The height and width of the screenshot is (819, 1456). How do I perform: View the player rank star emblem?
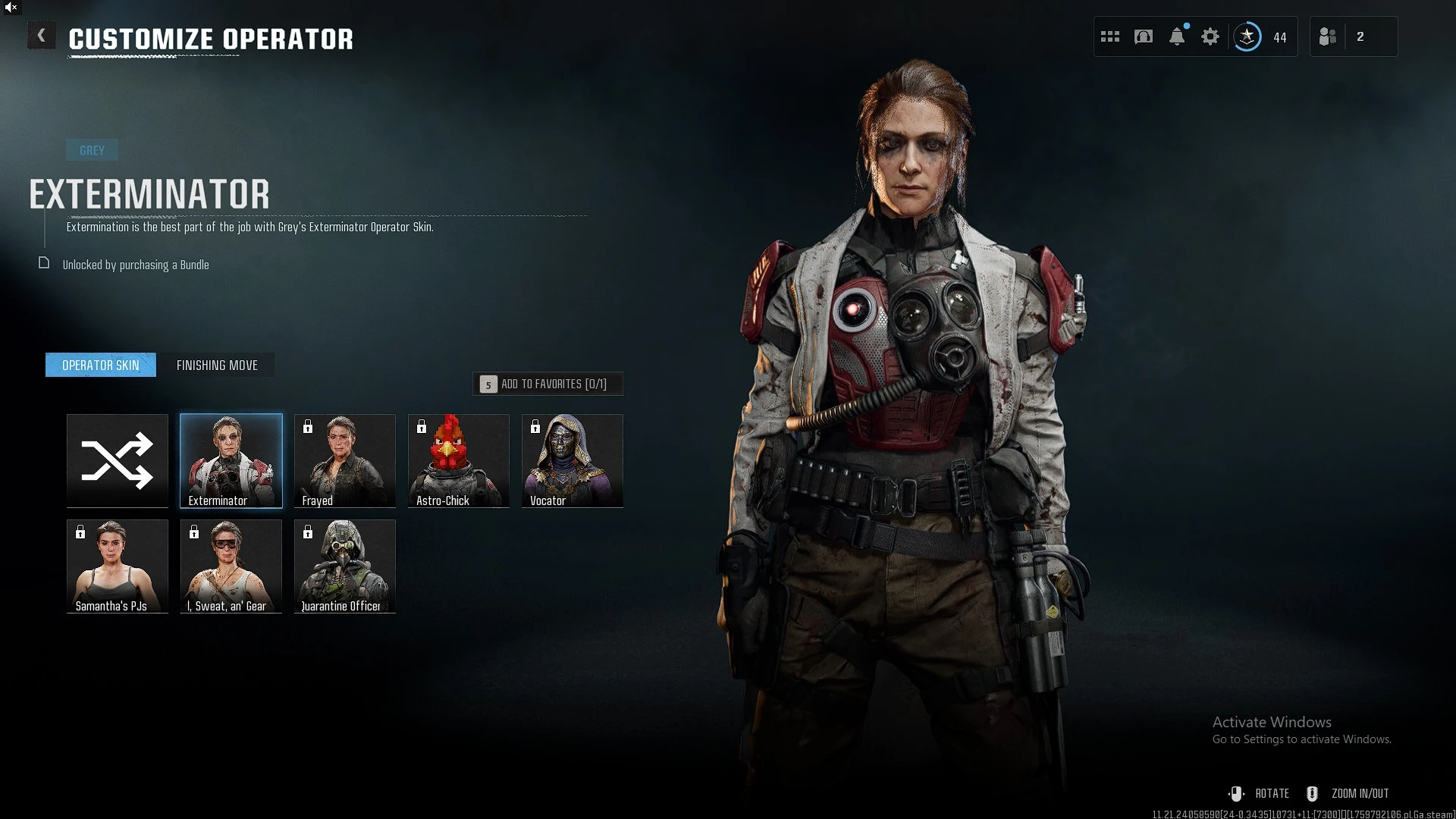click(x=1247, y=36)
